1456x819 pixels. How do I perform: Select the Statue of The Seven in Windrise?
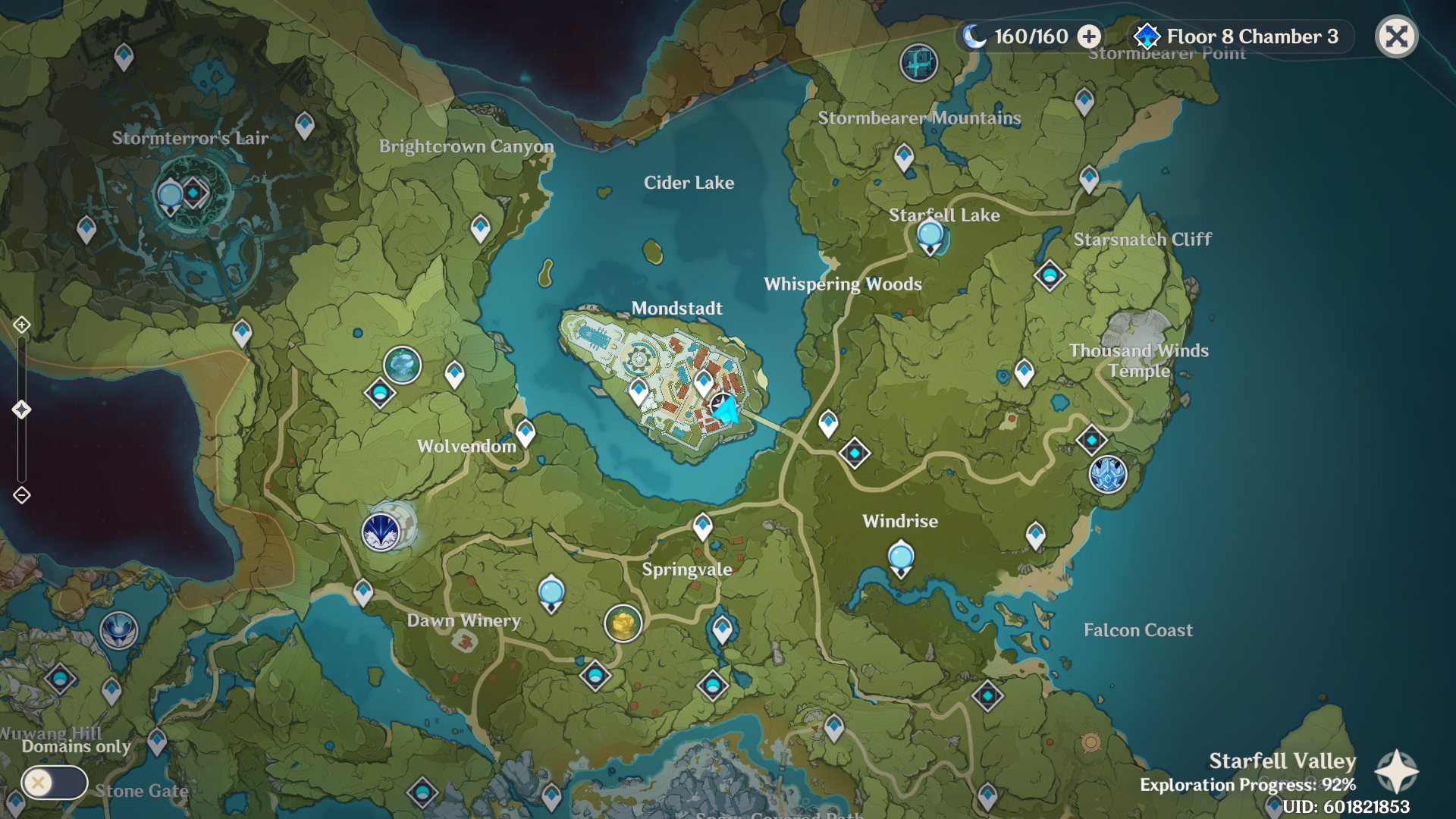900,559
